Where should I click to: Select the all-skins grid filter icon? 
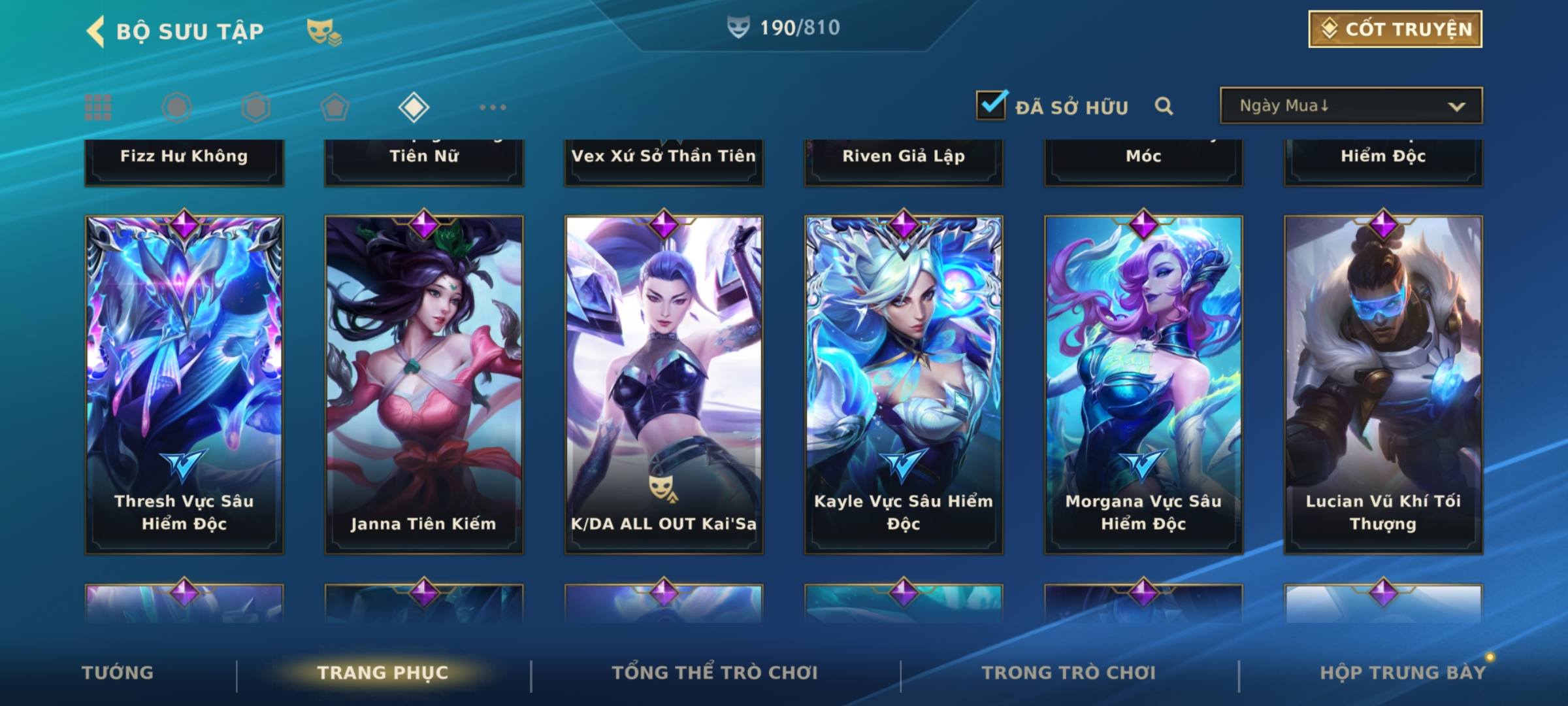[98, 107]
